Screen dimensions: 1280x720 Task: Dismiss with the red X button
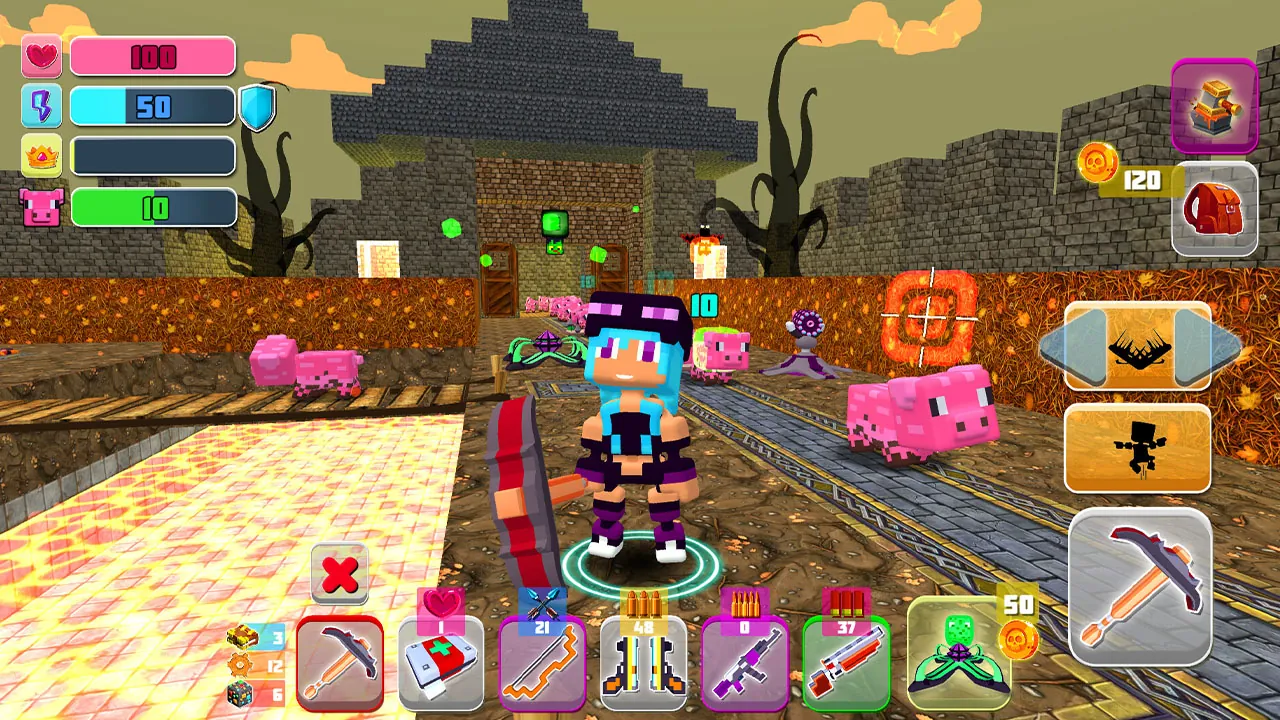click(x=338, y=573)
